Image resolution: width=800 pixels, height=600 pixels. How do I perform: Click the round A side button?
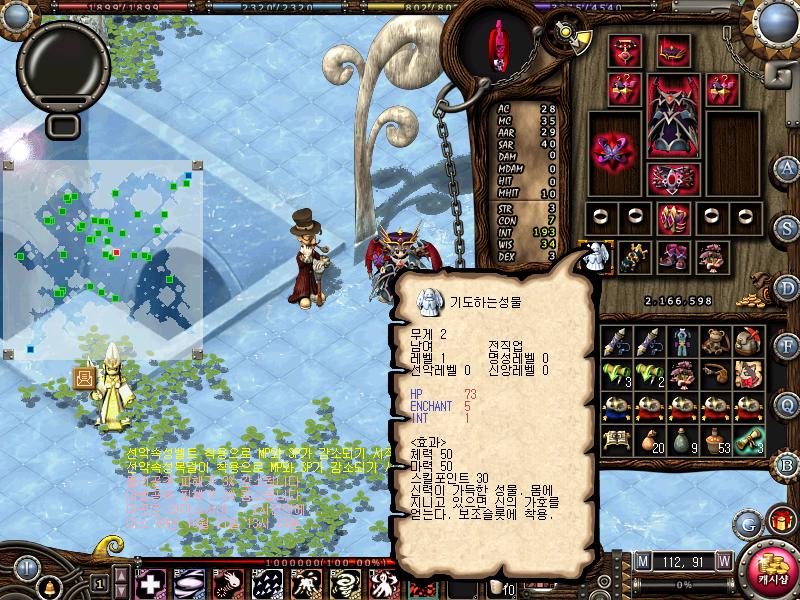pos(787,167)
